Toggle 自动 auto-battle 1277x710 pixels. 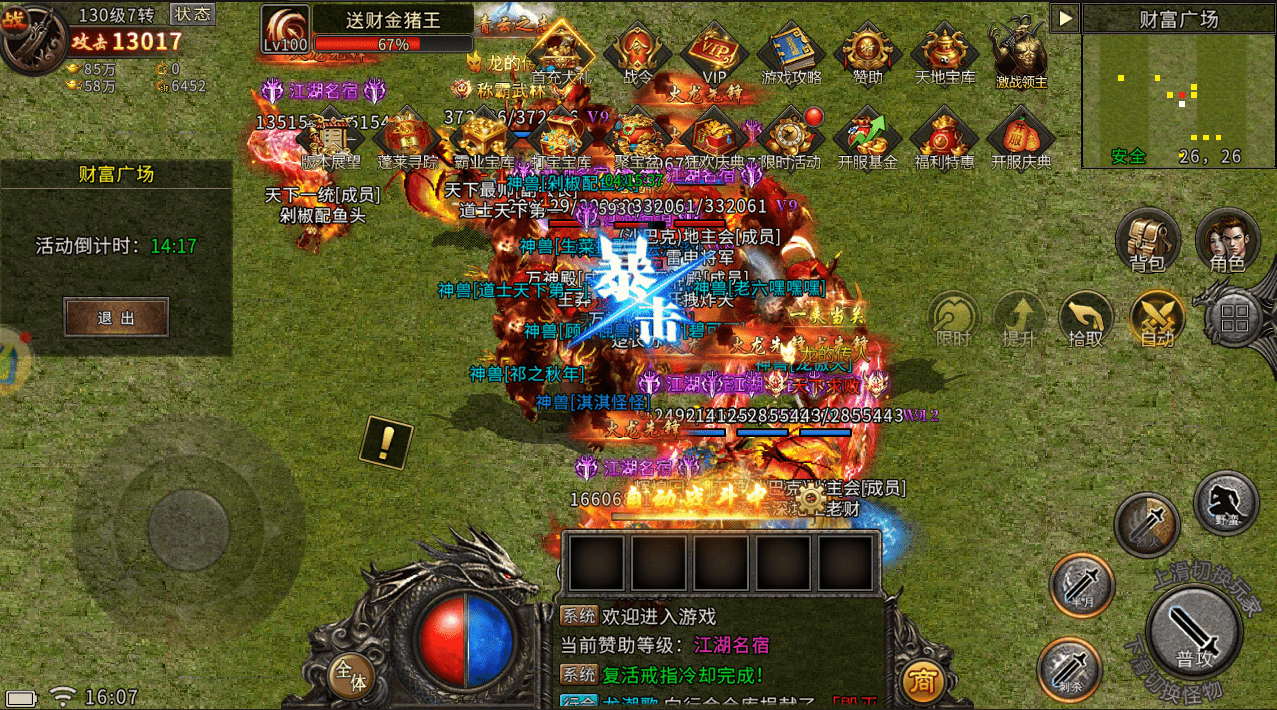[1156, 320]
